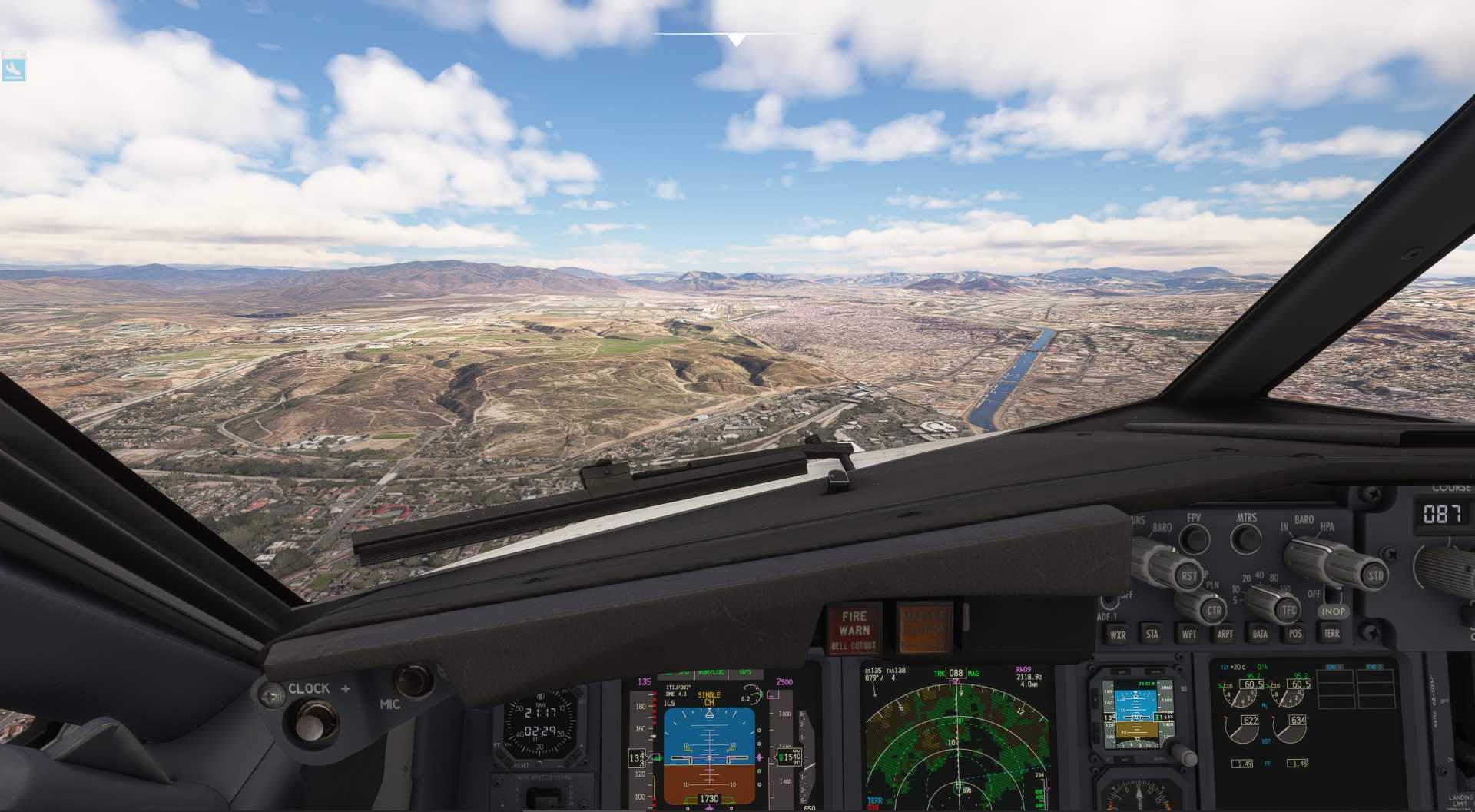1475x812 pixels.
Task: Click the TFC traffic button
Action: click(1288, 611)
